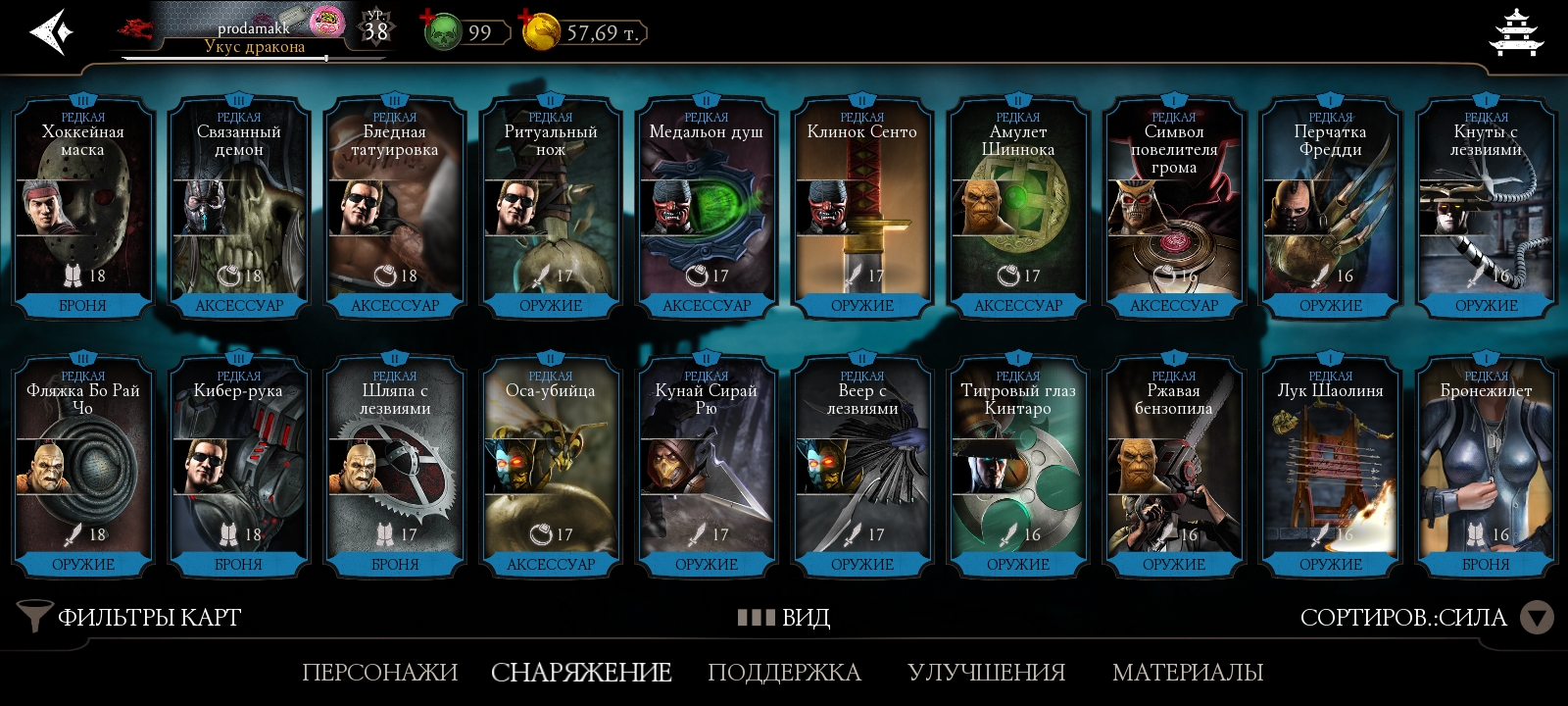This screenshot has height=706, width=1568.
Task: Go back using the arrow button
Action: 52,32
